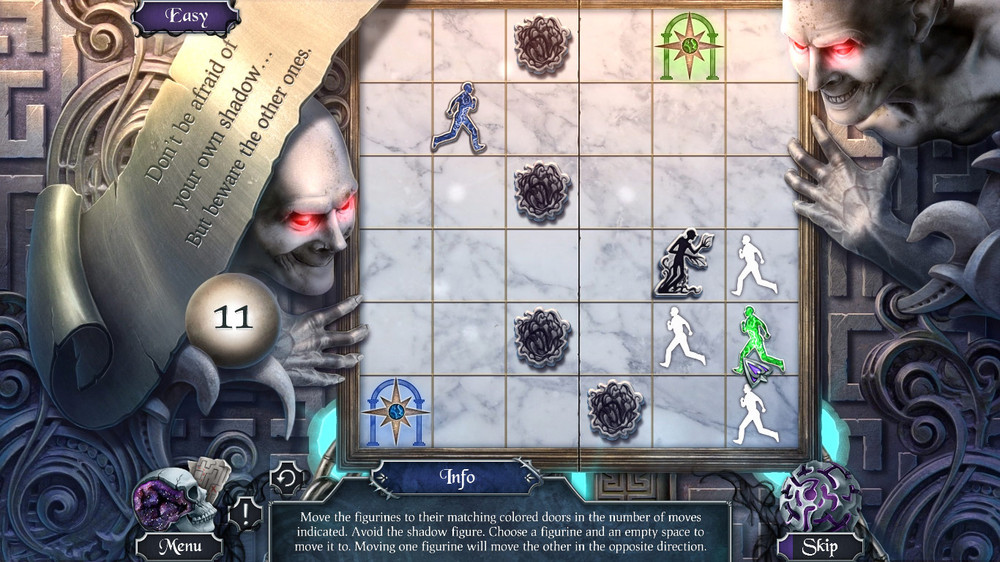
Task: Select the green running figurine
Action: [x=762, y=338]
